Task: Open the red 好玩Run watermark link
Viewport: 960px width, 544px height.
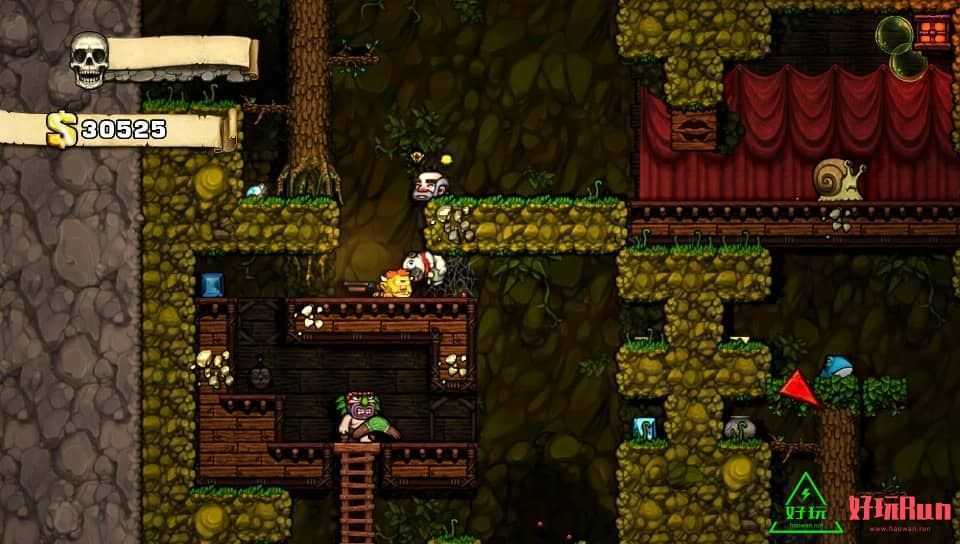Action: point(896,508)
